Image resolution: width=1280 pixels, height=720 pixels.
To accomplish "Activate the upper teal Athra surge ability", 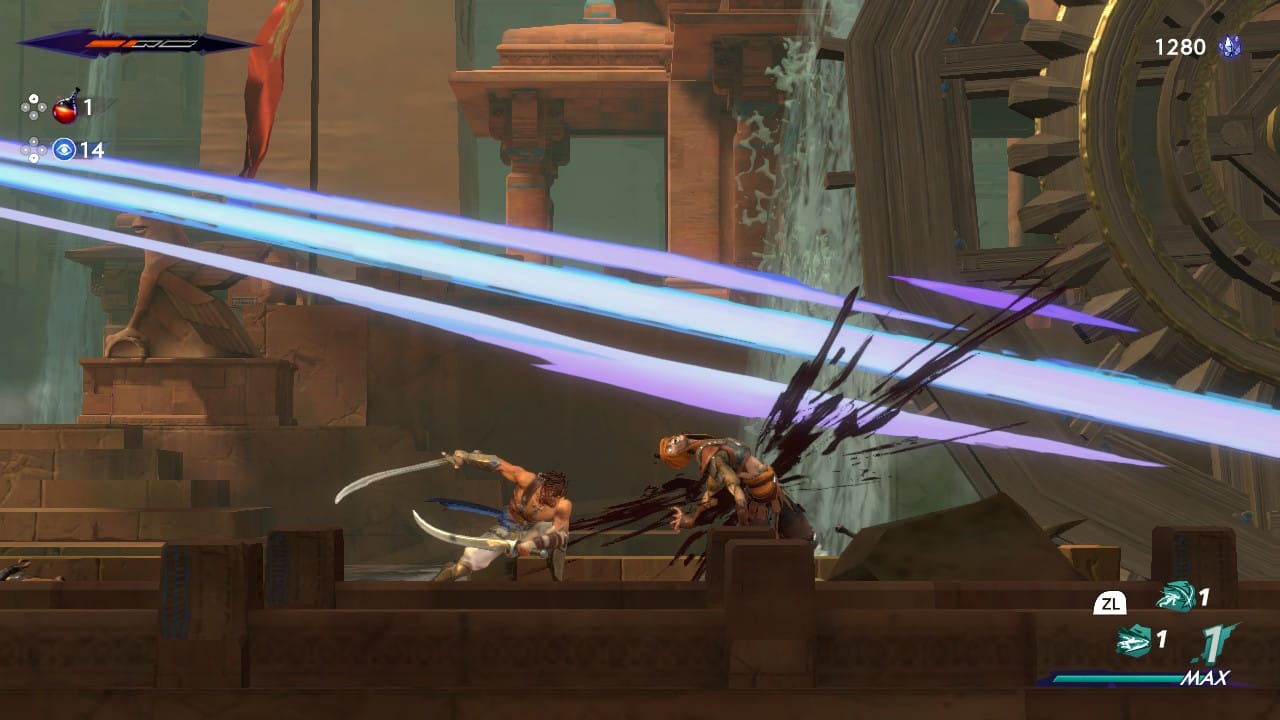I will pyautogui.click(x=1175, y=598).
